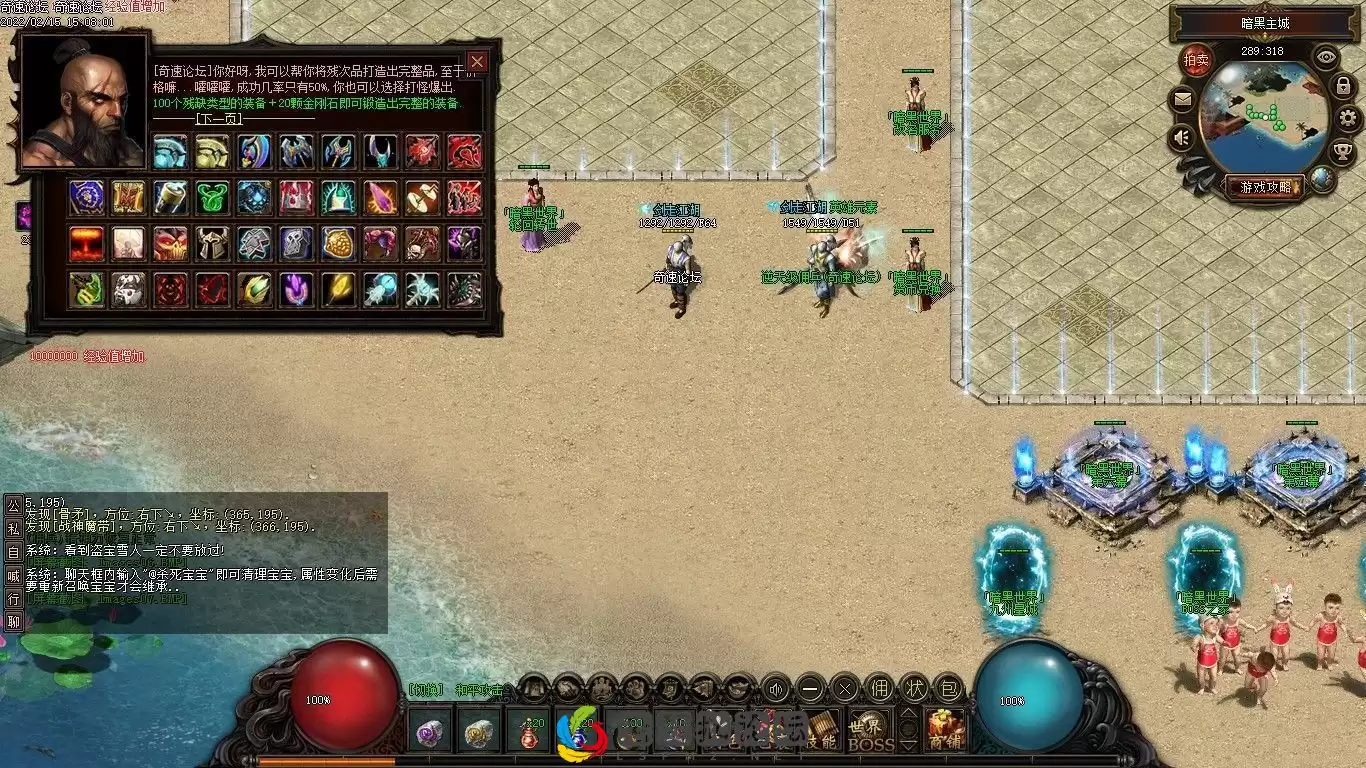Screen dimensions: 1366x768
Task: Click the padlock lock button
Action: 1343,87
